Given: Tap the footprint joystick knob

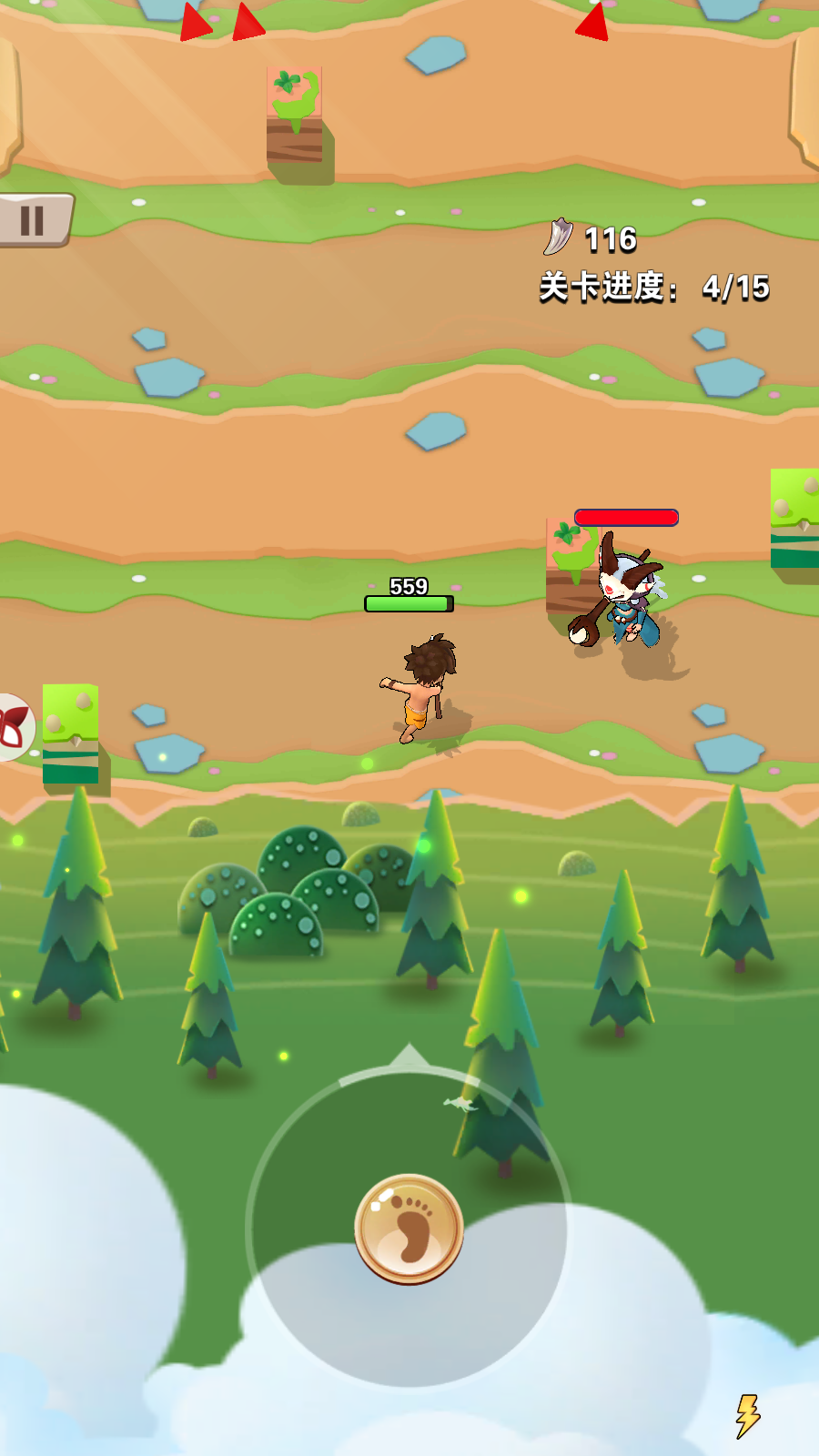Looking at the screenshot, I should point(409,1228).
